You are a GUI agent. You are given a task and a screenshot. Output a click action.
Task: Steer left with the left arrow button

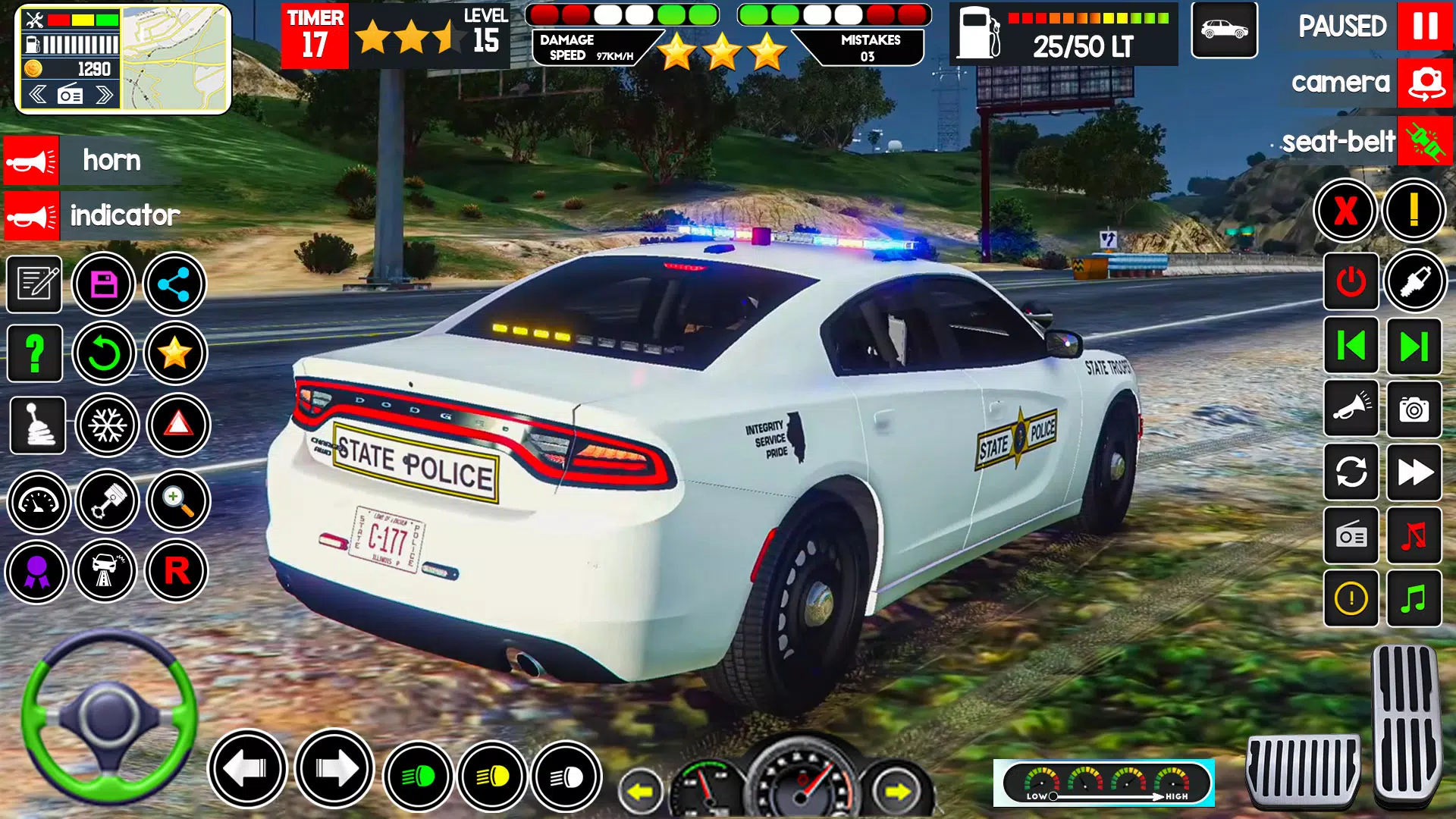click(247, 769)
